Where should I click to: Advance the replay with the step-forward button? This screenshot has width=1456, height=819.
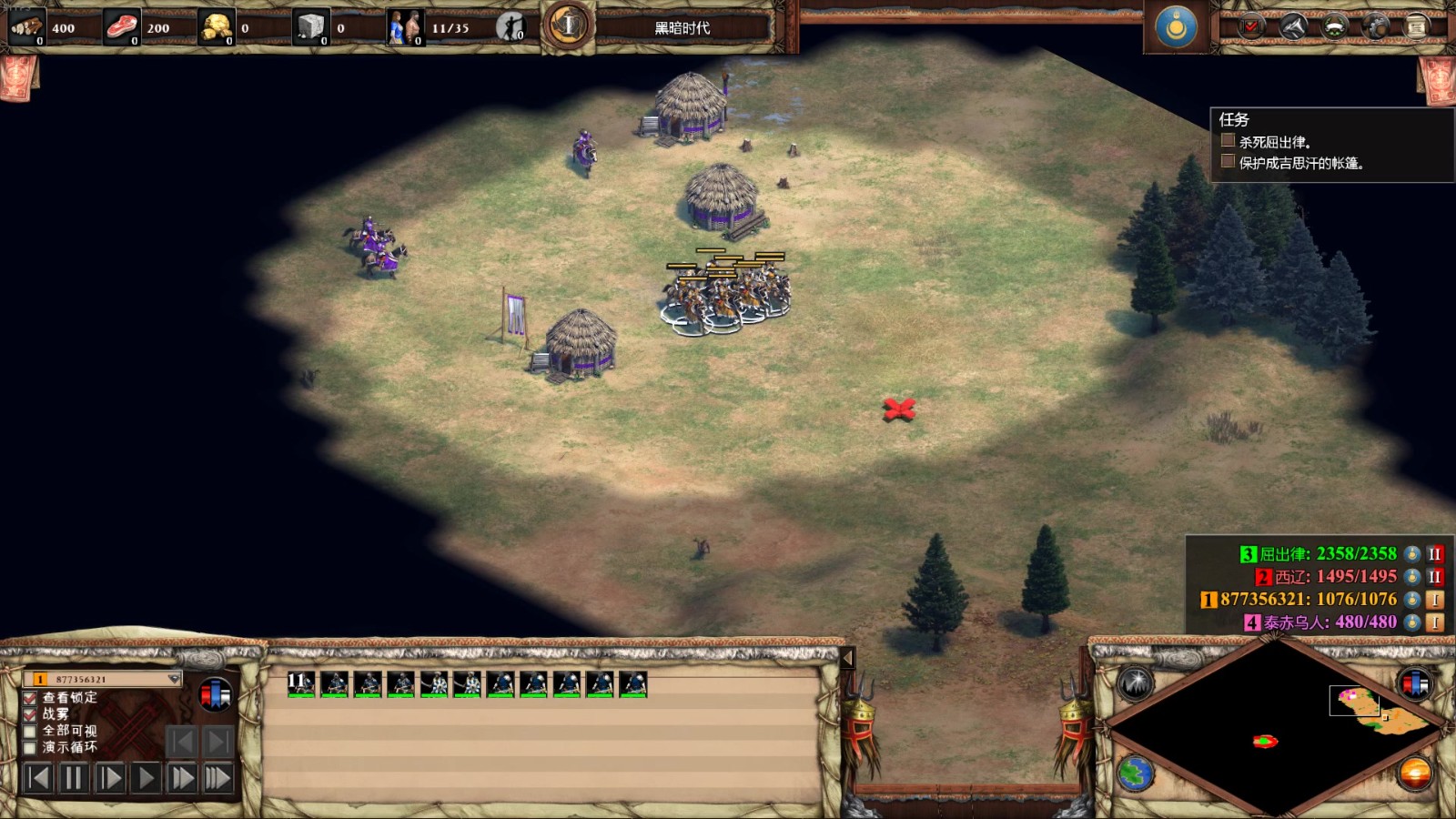(x=109, y=778)
